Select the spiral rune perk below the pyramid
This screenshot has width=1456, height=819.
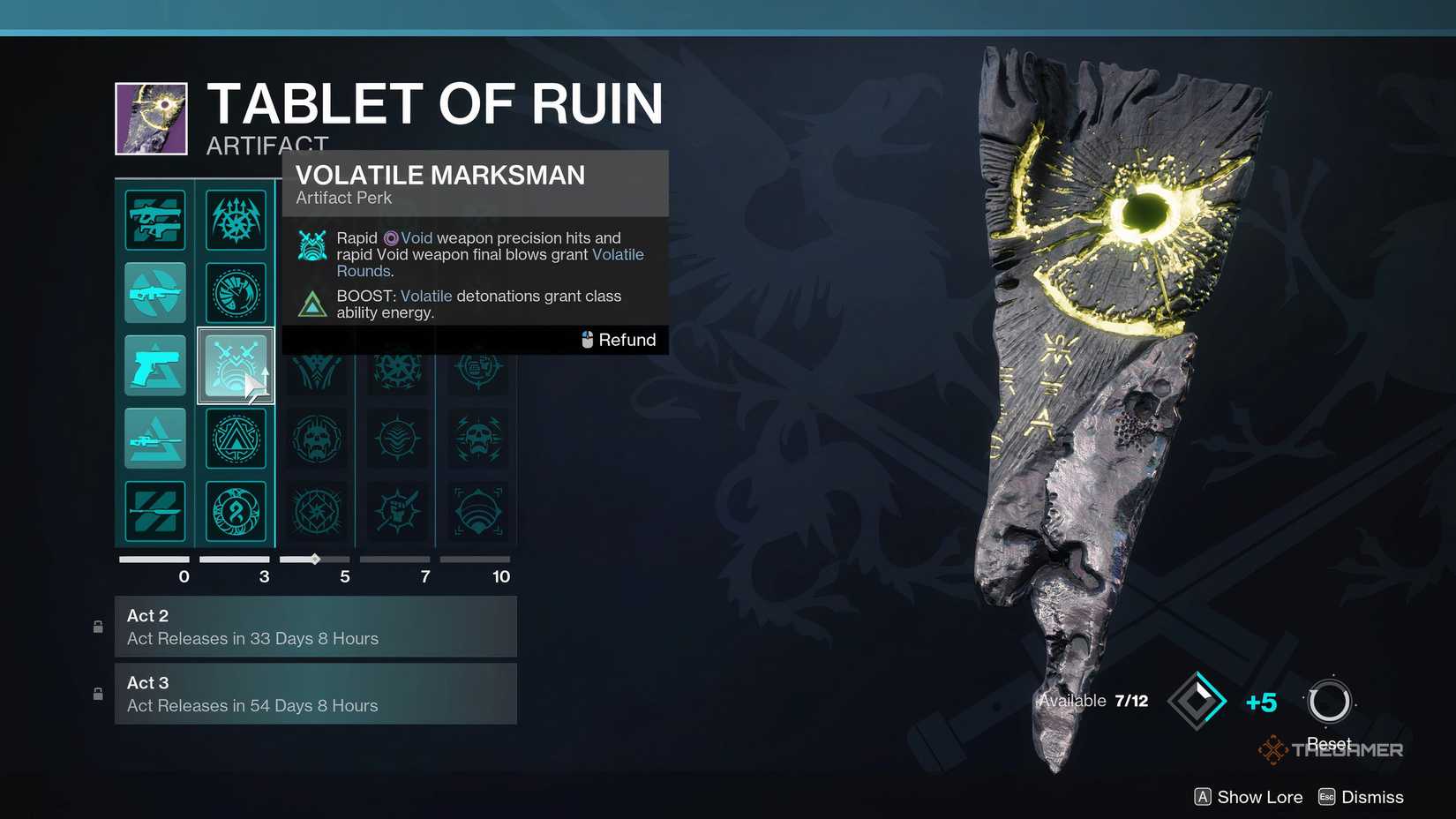click(x=236, y=511)
